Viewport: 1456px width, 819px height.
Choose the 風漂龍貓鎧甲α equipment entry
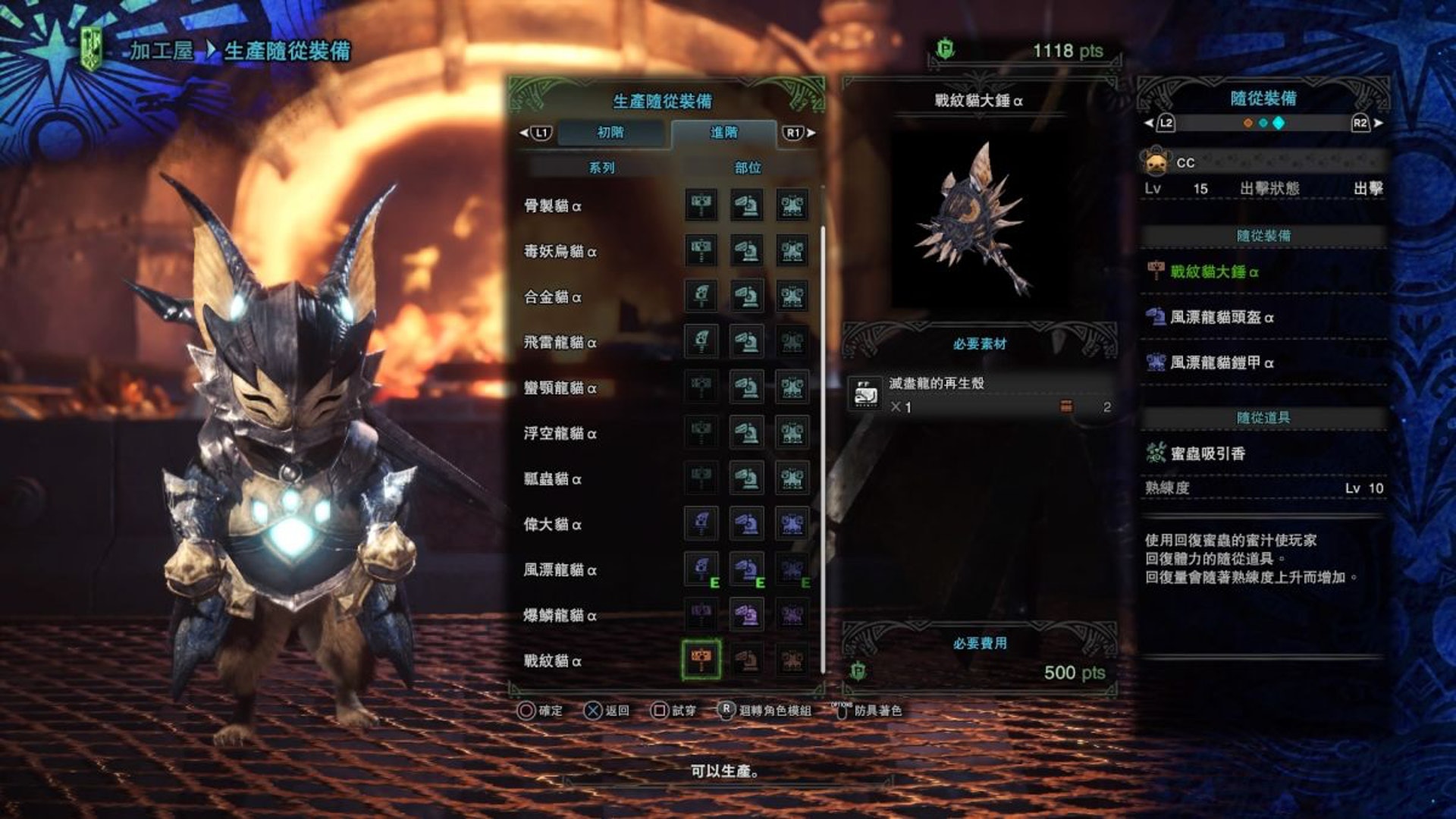point(1221,362)
